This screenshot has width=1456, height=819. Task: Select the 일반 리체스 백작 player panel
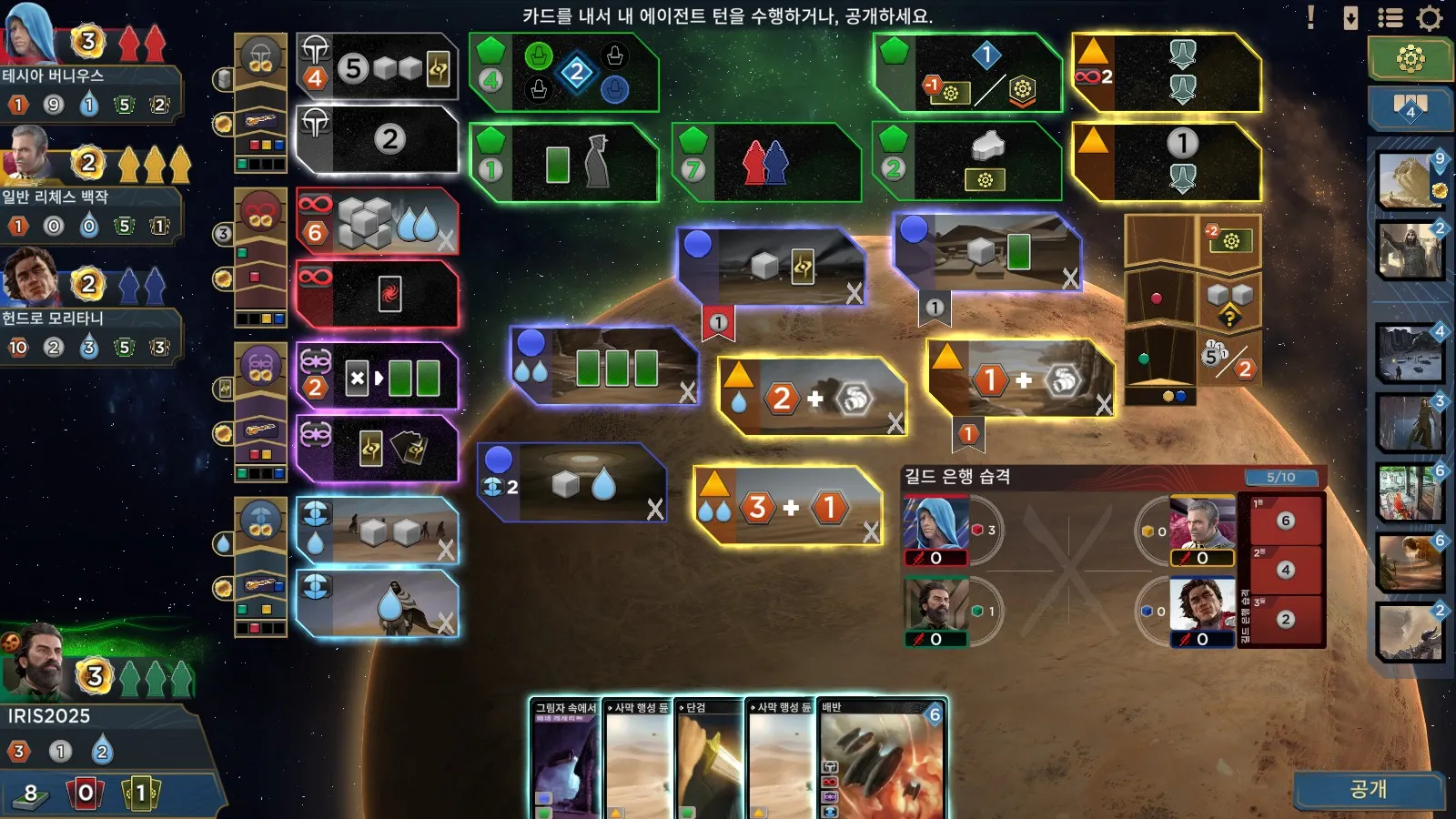click(x=91, y=196)
